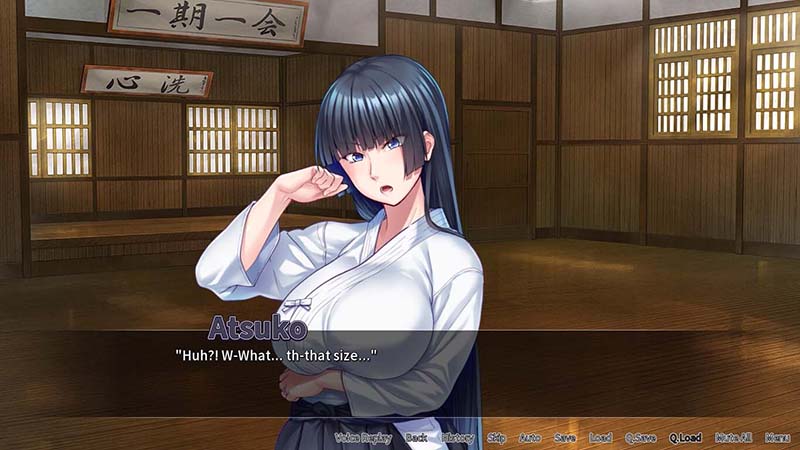Open the dialogue History log

pos(458,438)
